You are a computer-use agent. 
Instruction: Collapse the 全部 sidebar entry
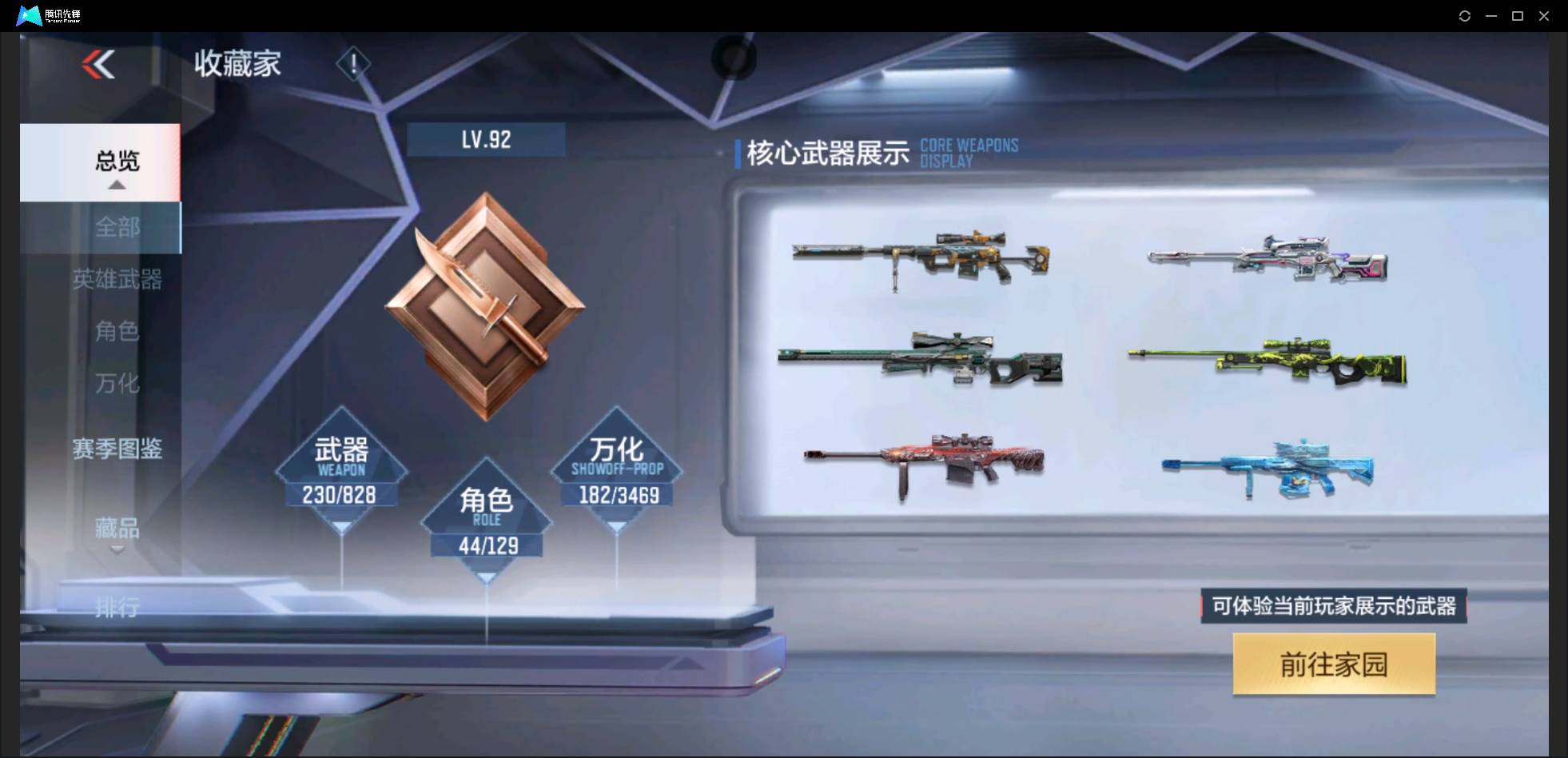[x=118, y=227]
